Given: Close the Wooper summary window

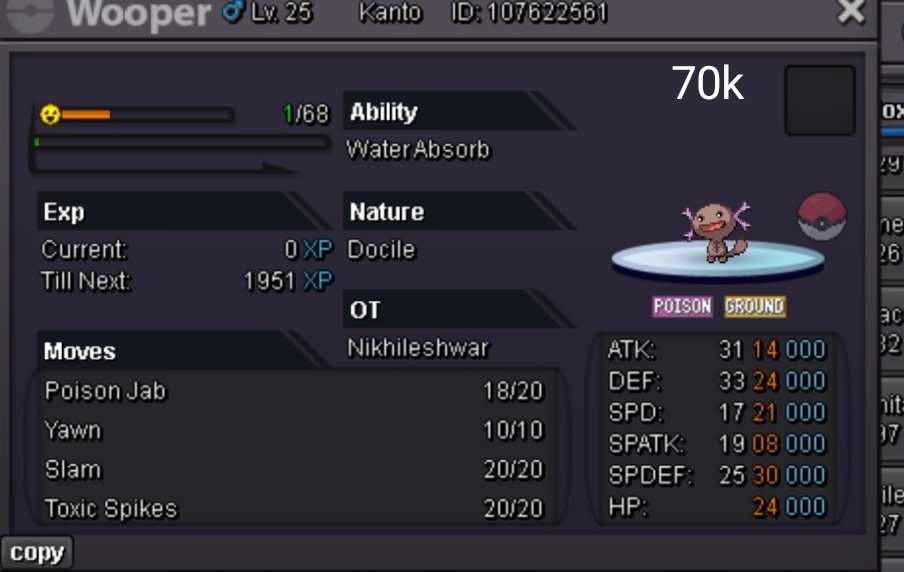Looking at the screenshot, I should (x=851, y=12).
